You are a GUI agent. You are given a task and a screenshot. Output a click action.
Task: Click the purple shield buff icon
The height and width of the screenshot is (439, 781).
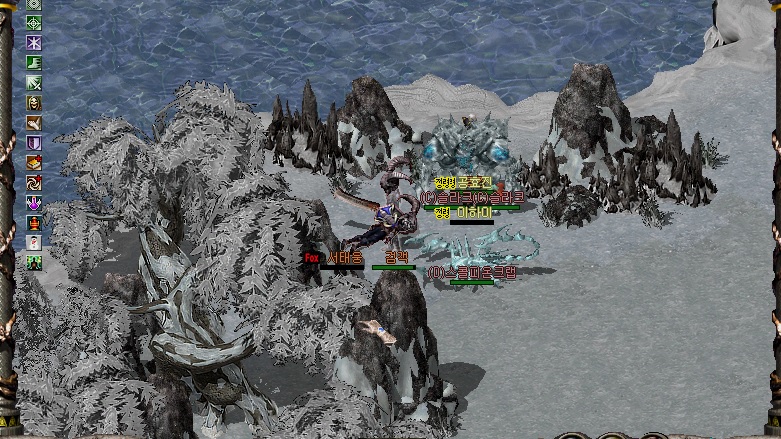[34, 143]
